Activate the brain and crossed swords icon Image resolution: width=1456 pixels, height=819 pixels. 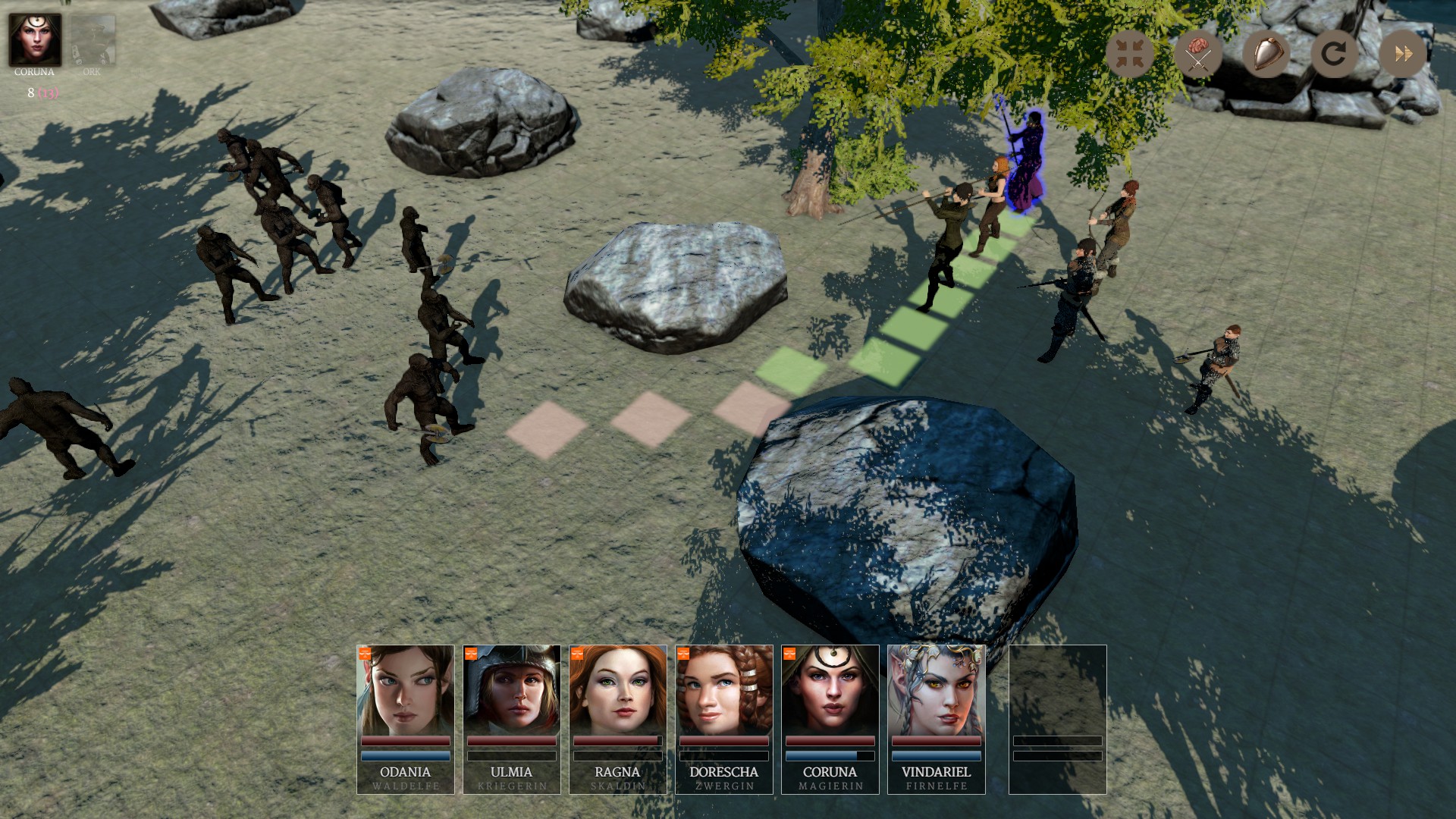tap(1197, 54)
